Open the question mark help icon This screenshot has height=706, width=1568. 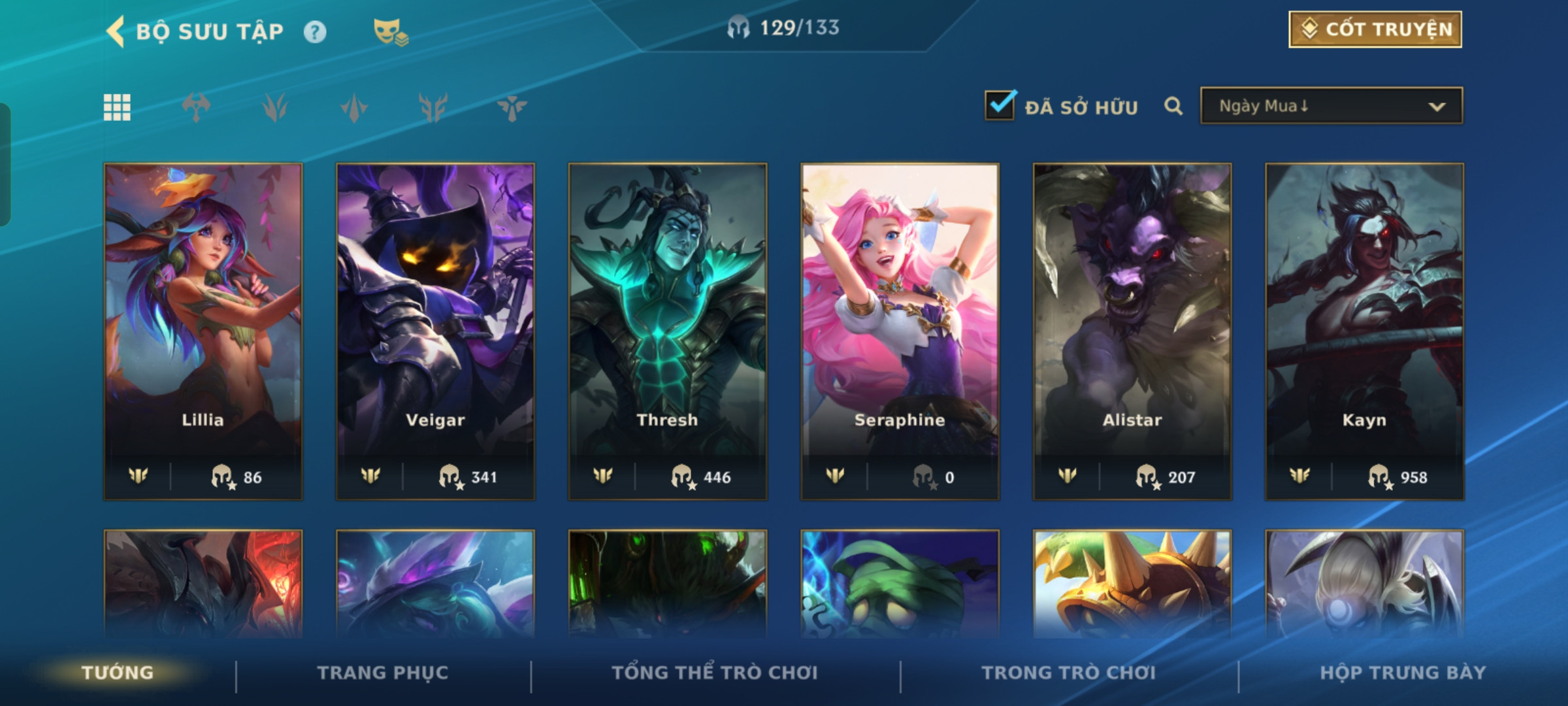[315, 32]
